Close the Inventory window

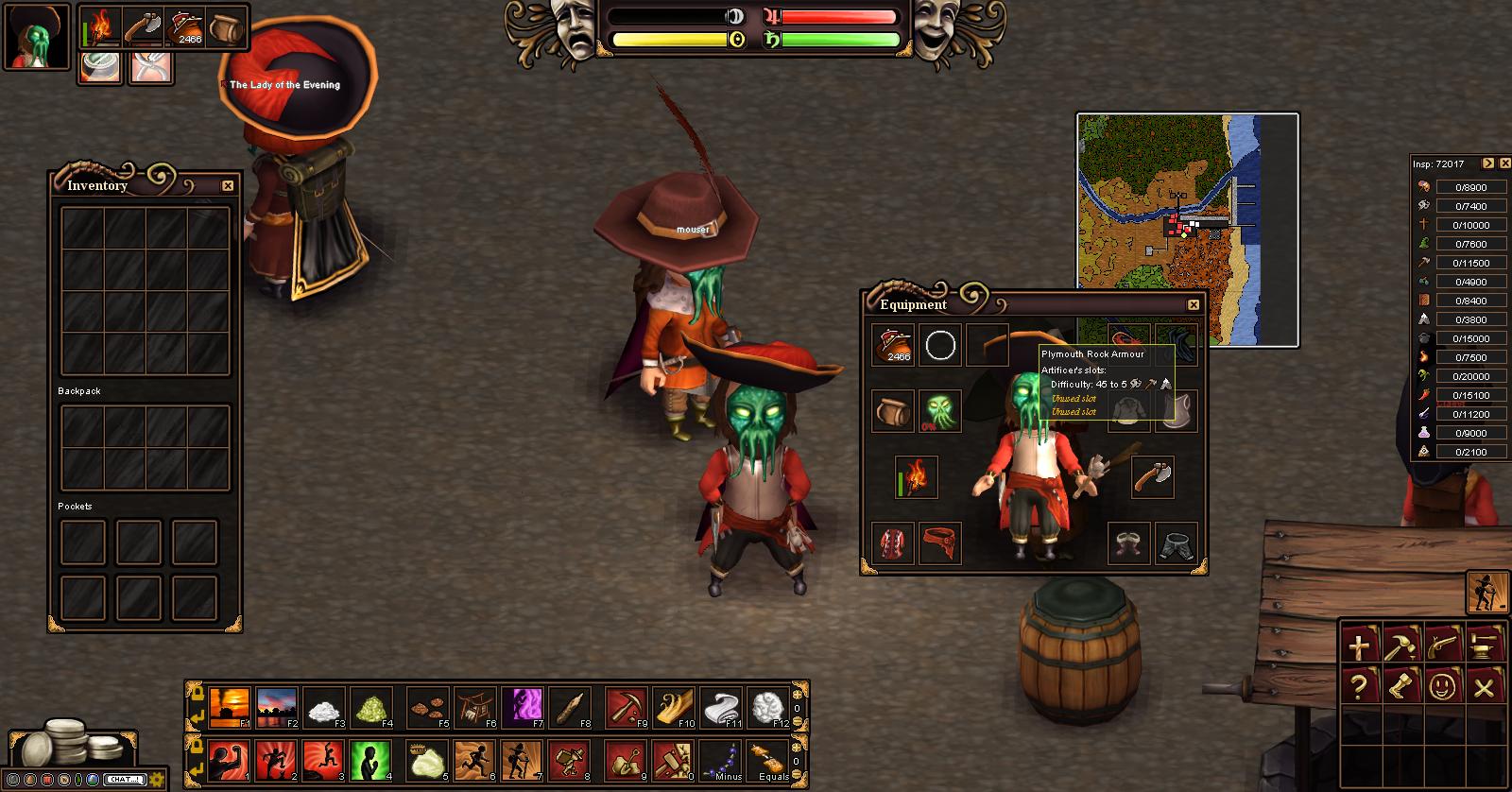pyautogui.click(x=228, y=186)
